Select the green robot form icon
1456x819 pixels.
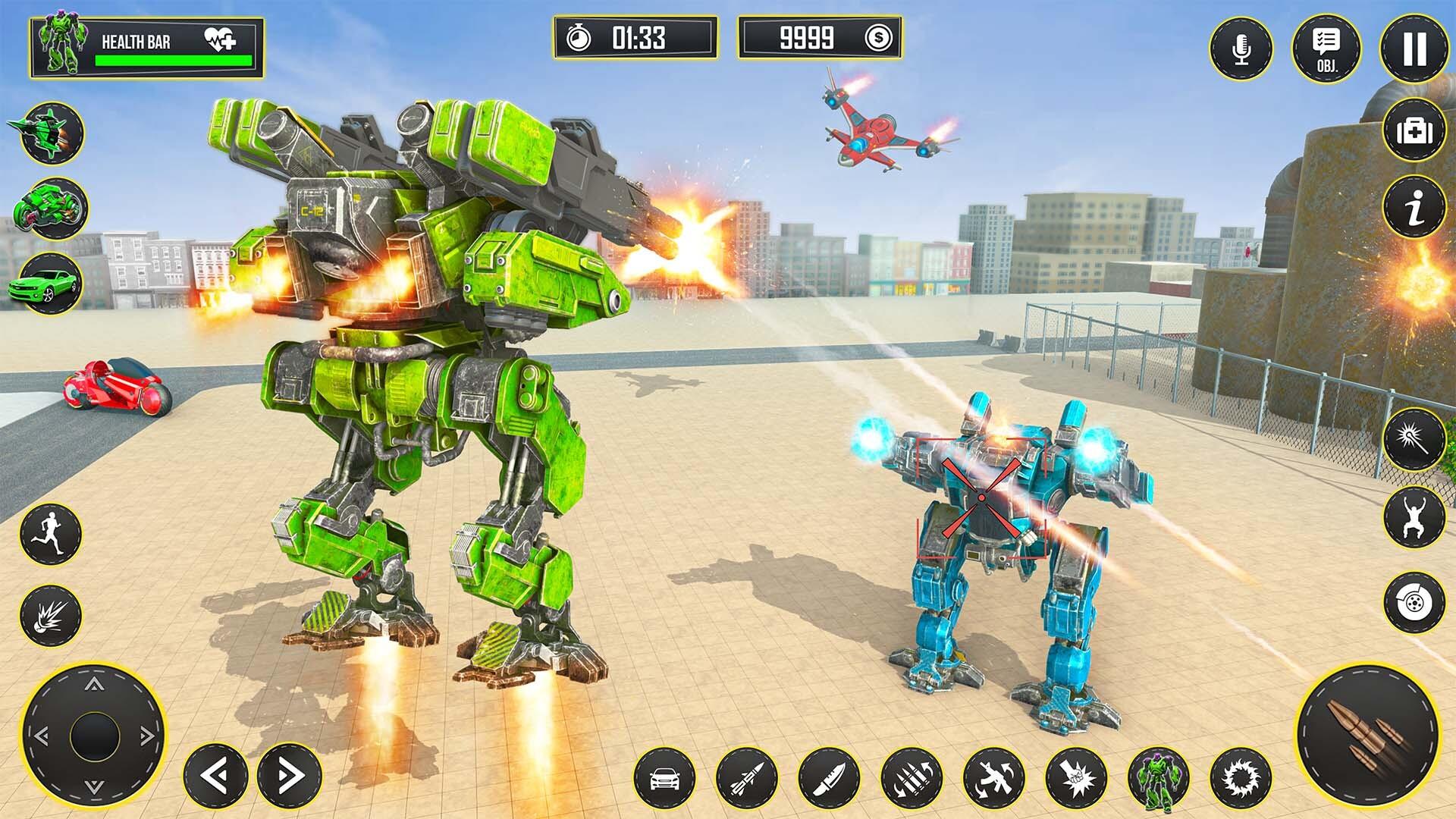click(x=1158, y=777)
